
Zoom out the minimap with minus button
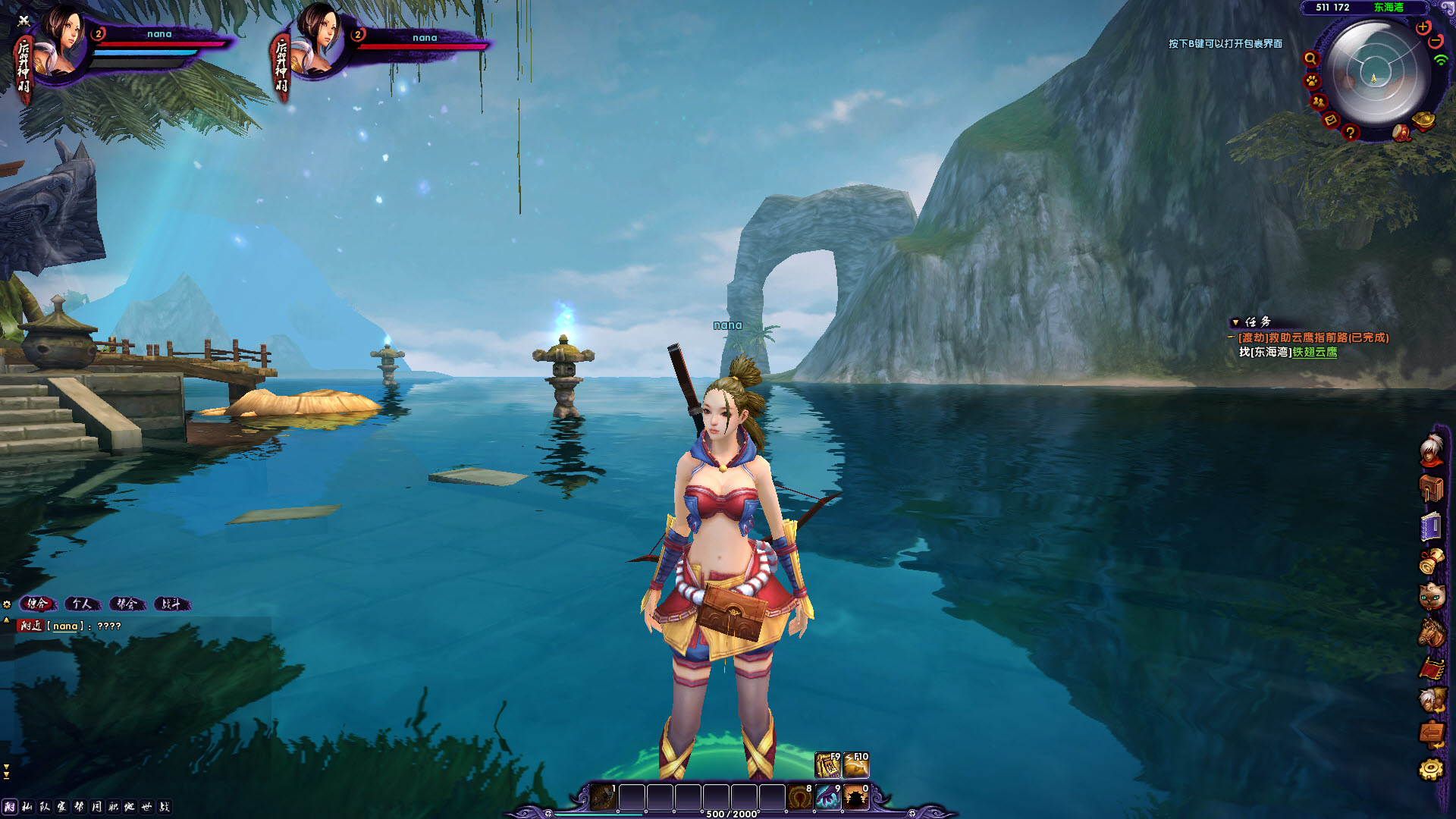[1436, 41]
